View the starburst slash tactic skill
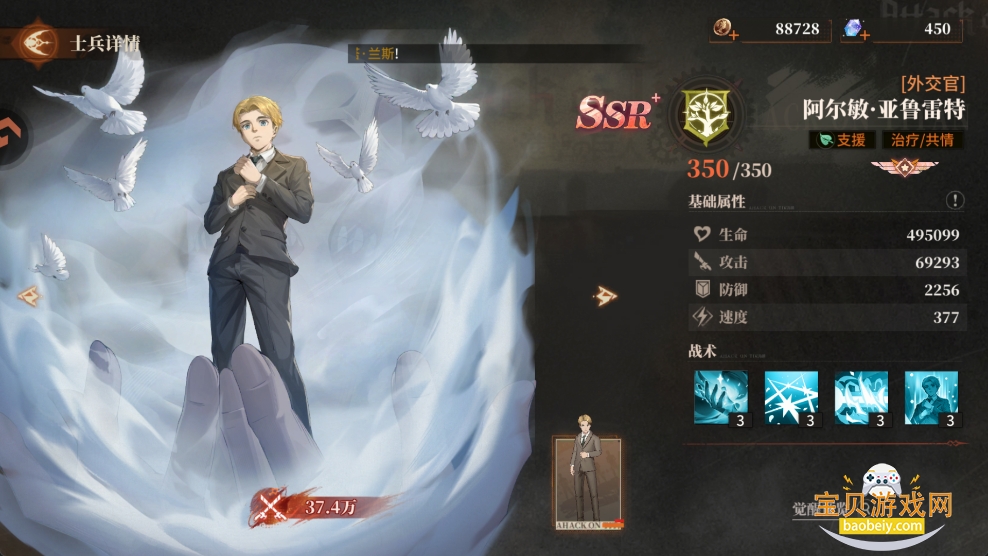988x556 pixels. pos(791,398)
